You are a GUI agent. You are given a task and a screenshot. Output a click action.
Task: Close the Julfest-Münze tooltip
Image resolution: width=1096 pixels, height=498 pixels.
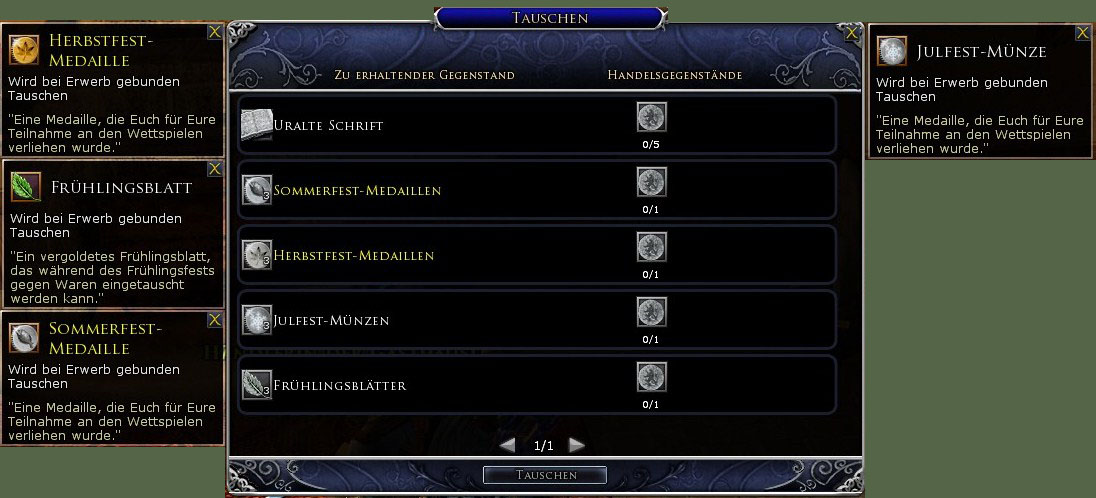click(1082, 33)
